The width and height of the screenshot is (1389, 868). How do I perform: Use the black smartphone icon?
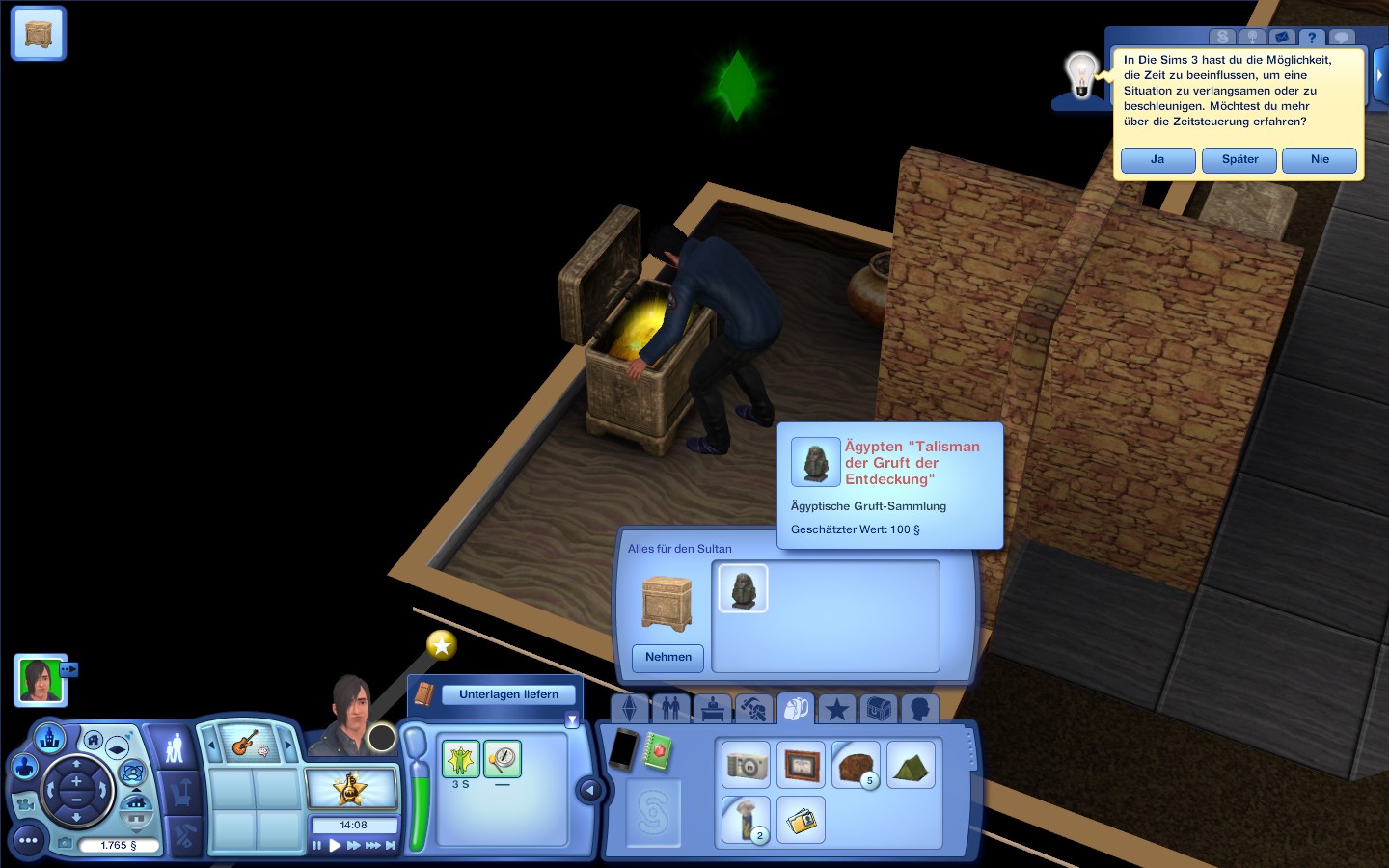click(623, 748)
